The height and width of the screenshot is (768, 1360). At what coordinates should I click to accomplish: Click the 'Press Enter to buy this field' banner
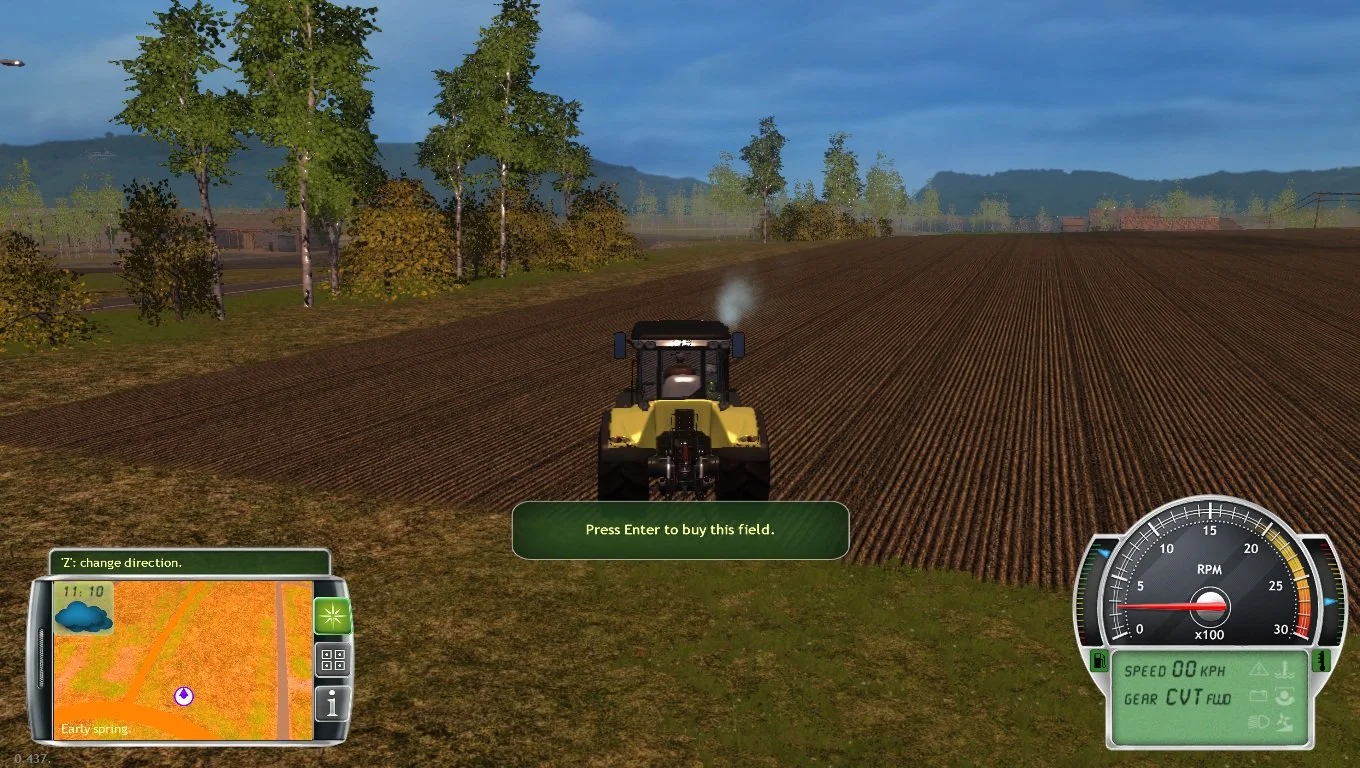click(681, 530)
